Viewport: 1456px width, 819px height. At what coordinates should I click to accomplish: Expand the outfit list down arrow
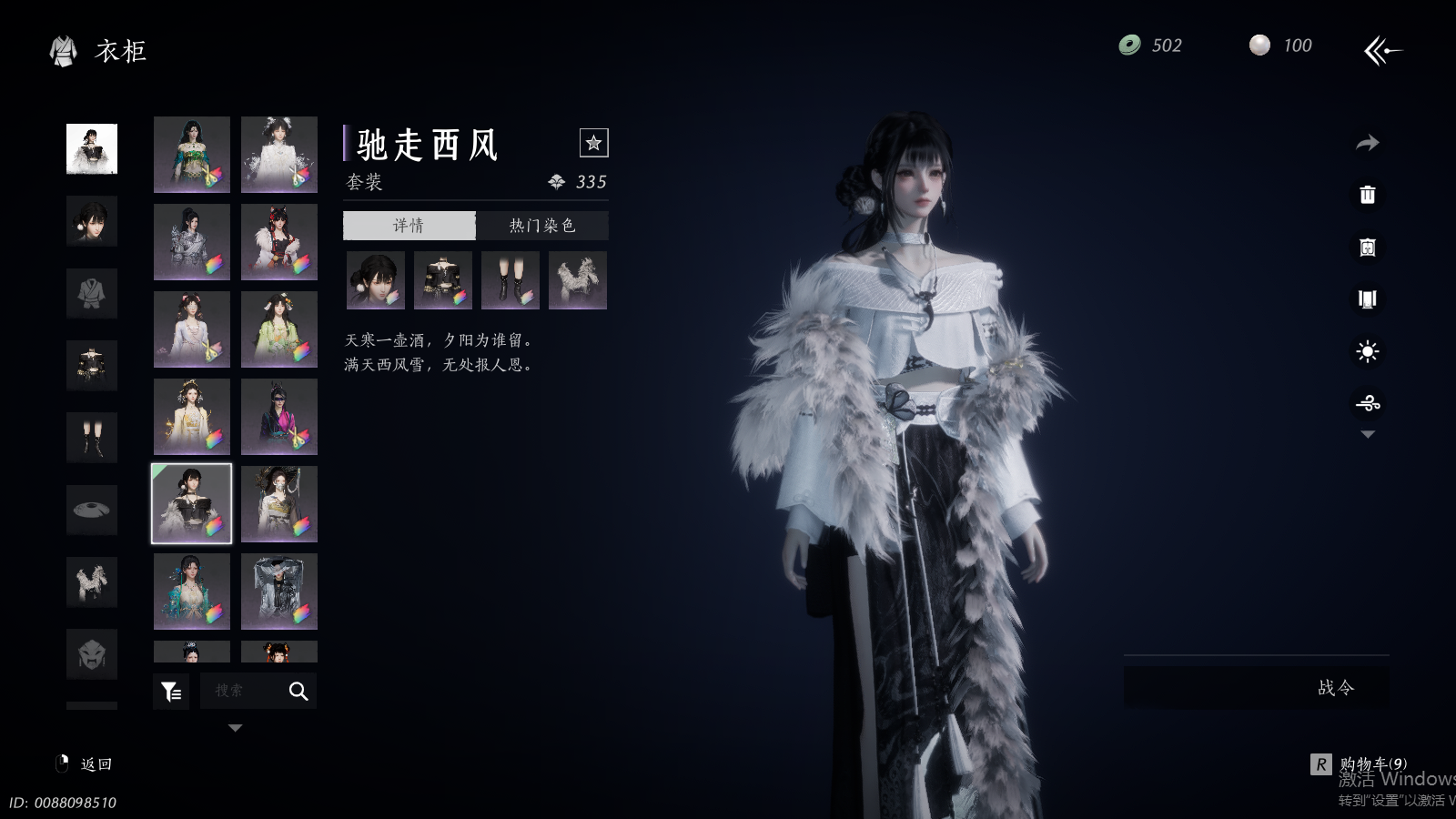[235, 728]
